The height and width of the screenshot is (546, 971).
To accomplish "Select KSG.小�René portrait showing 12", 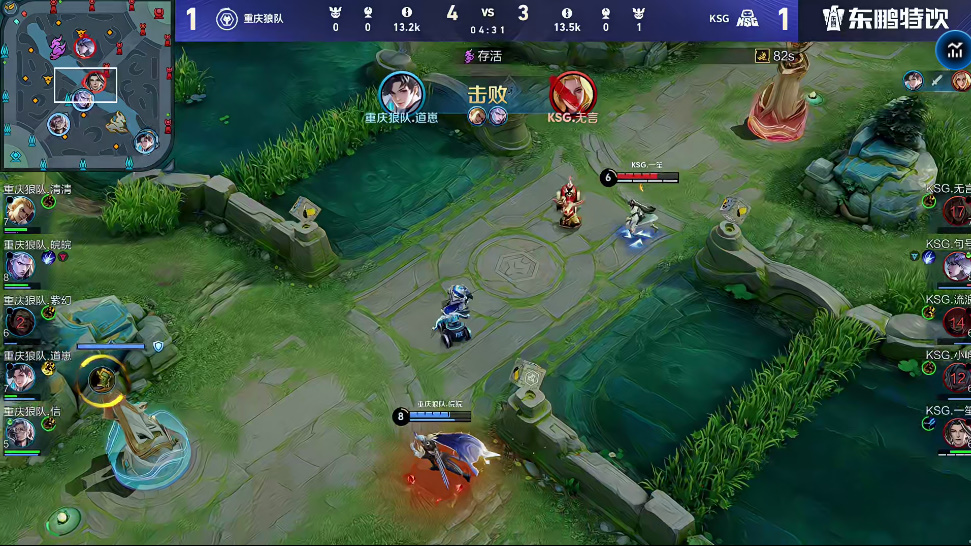I will point(957,377).
